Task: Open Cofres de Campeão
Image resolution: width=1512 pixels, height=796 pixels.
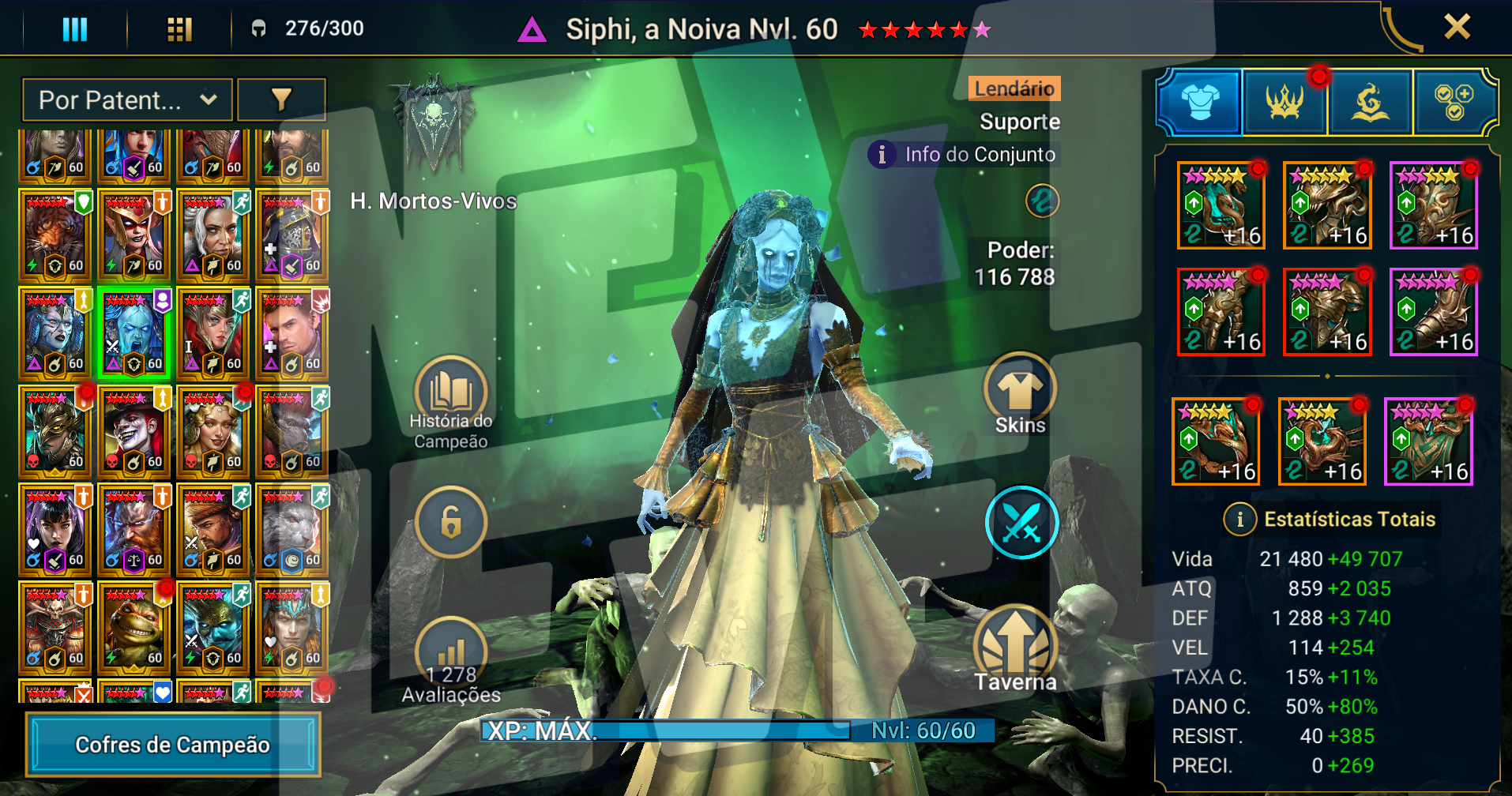Action: click(172, 745)
